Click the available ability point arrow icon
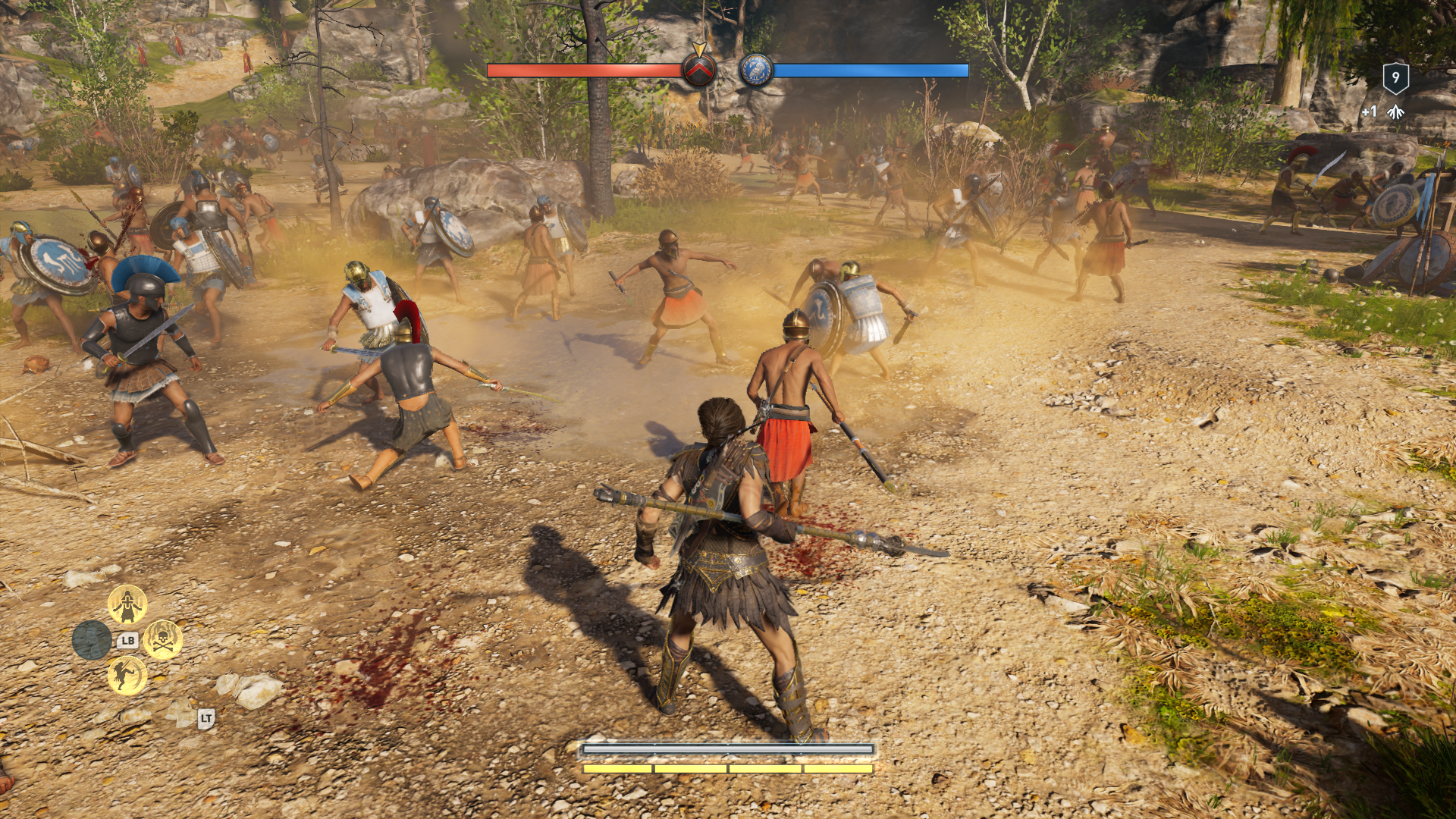Viewport: 1456px width, 819px height. click(x=1395, y=112)
